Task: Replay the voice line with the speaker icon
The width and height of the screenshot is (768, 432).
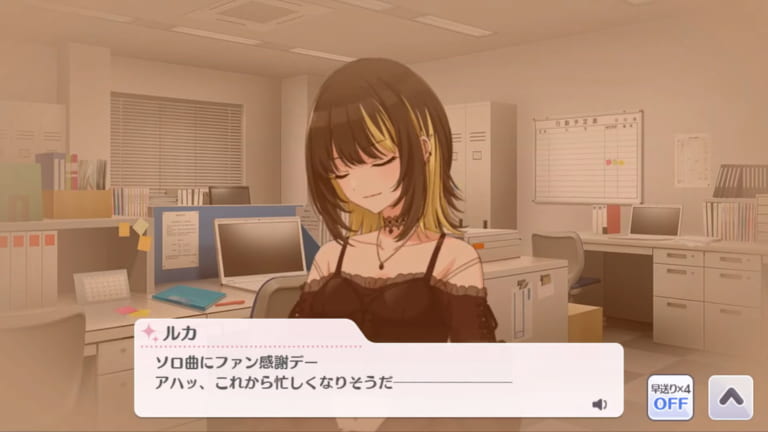Action: [599, 404]
